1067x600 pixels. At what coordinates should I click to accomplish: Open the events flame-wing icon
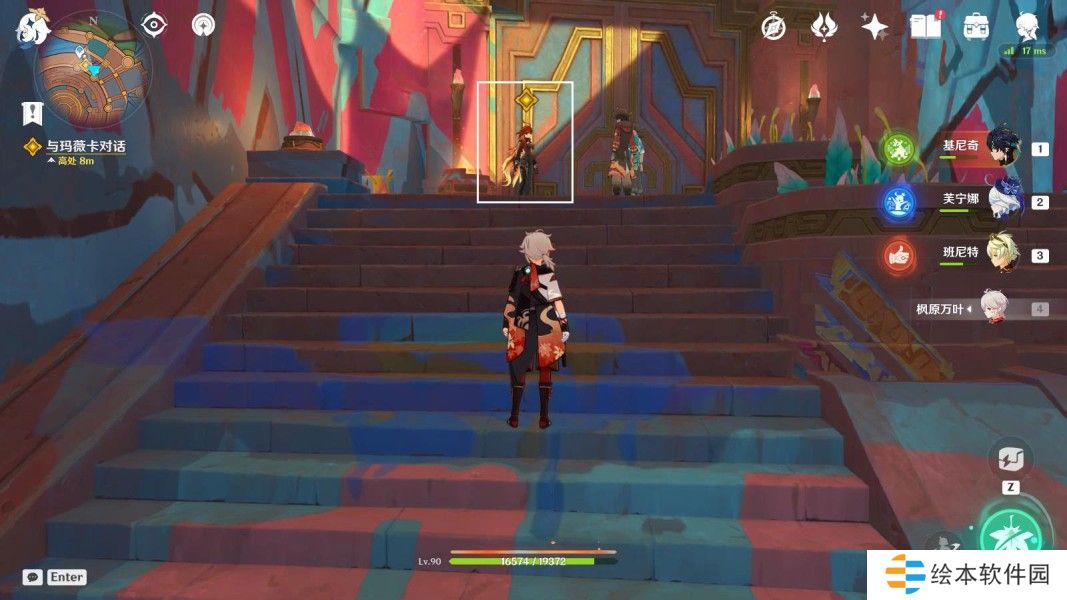pos(823,27)
